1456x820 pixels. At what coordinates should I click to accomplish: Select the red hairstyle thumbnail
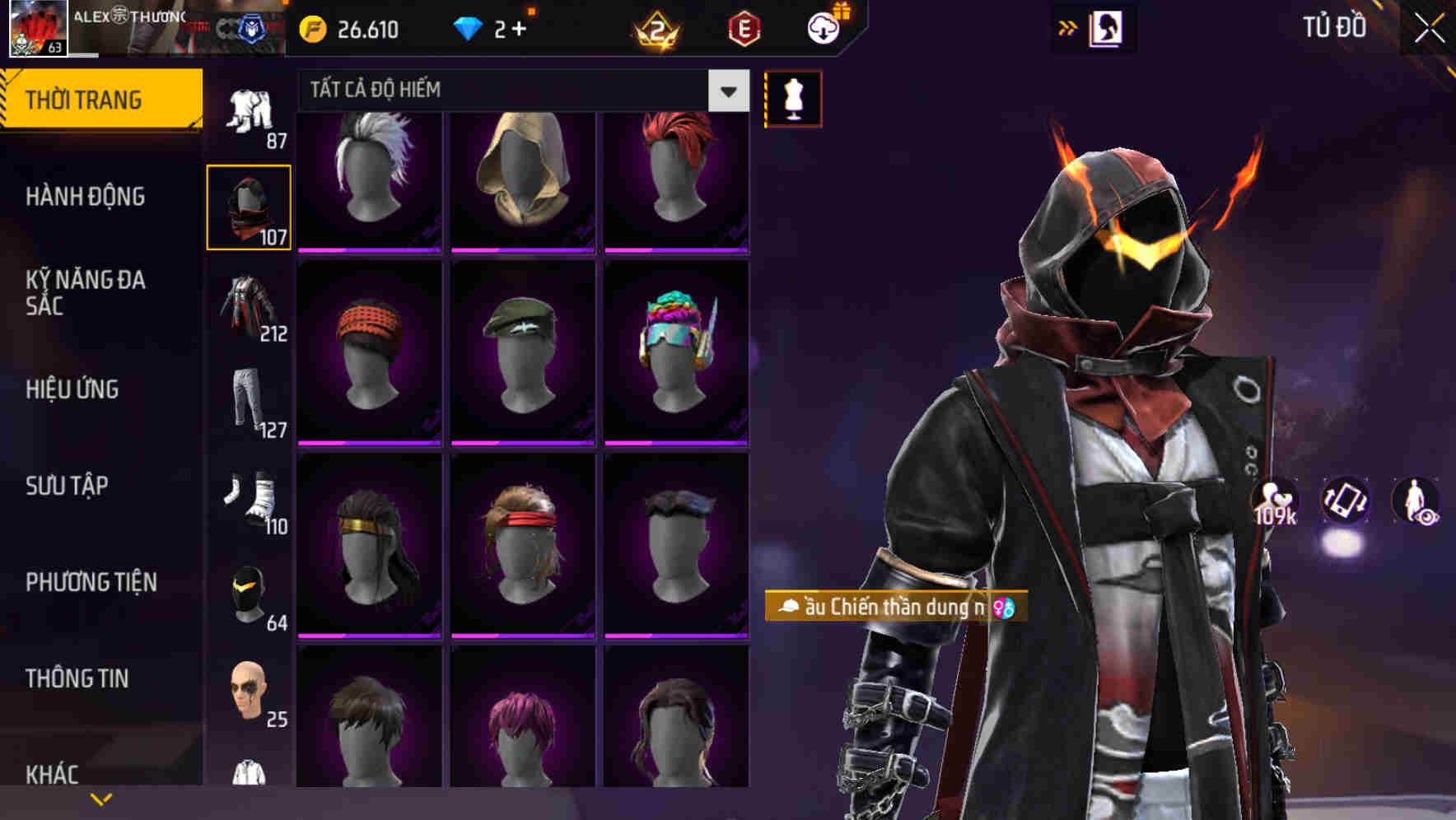[x=675, y=177]
